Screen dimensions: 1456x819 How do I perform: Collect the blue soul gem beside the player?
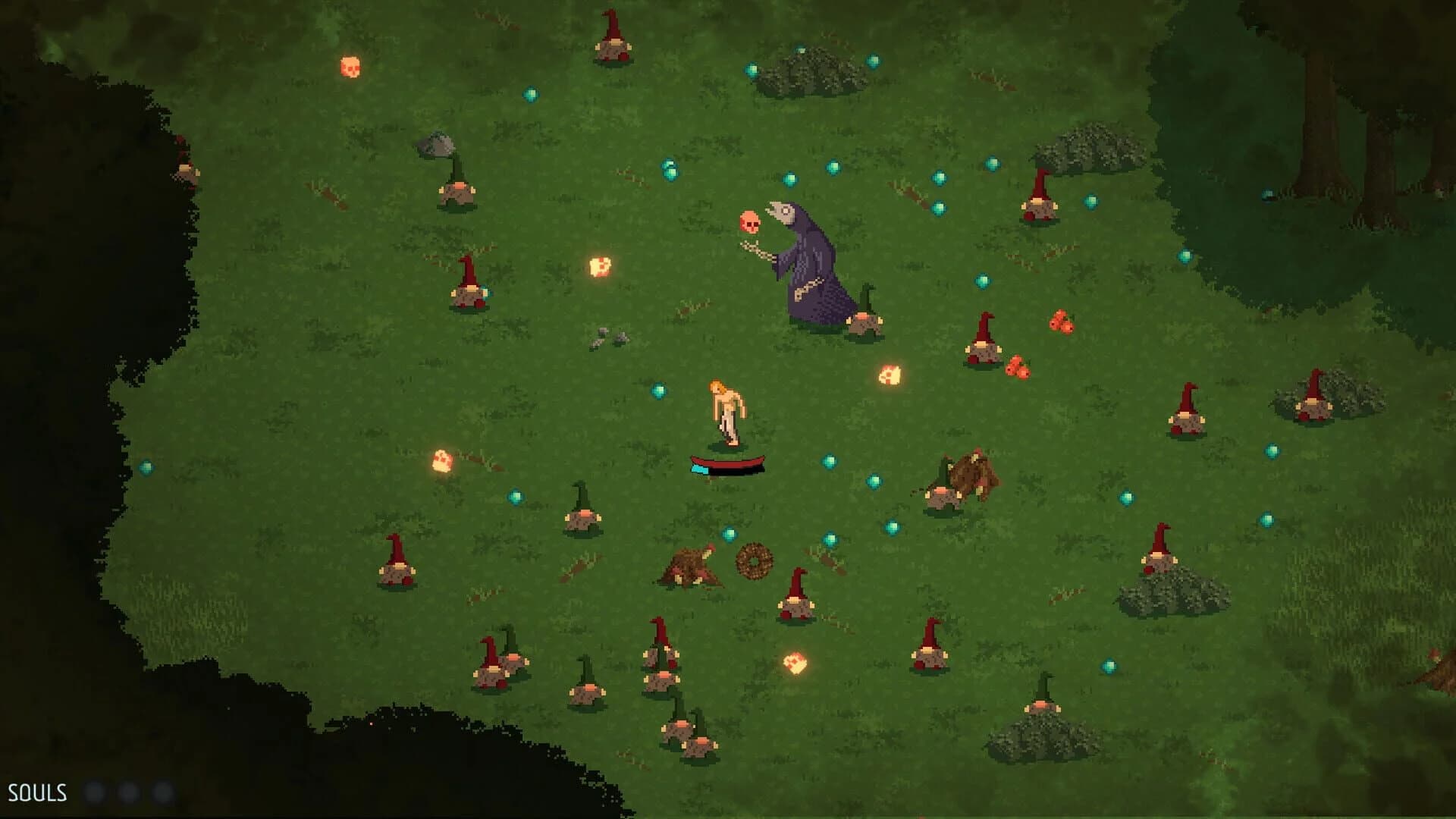(658, 389)
